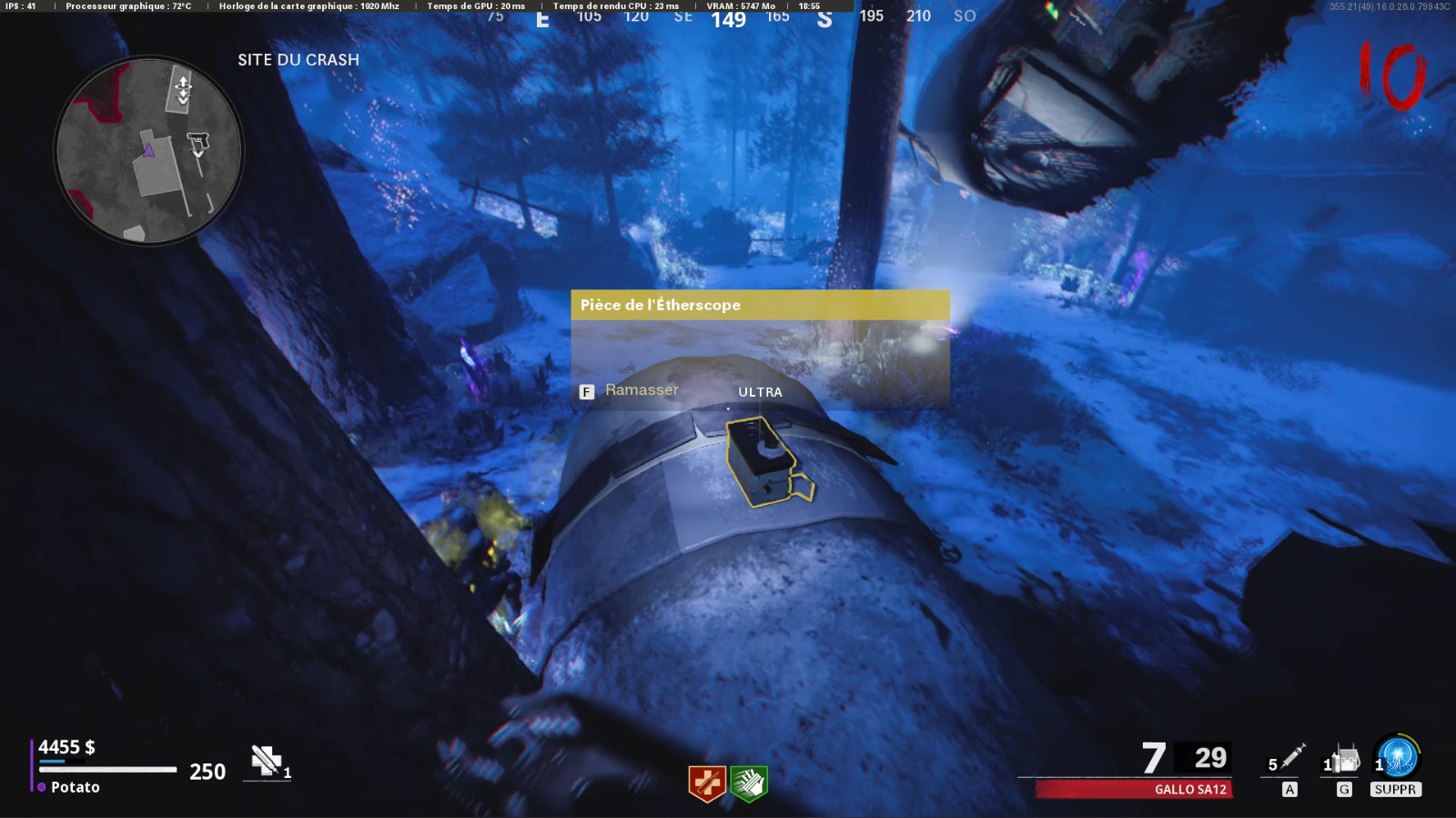Viewport: 1456px width, 818px height.
Task: Activate the blue field upgrade icon
Action: pos(1398,757)
